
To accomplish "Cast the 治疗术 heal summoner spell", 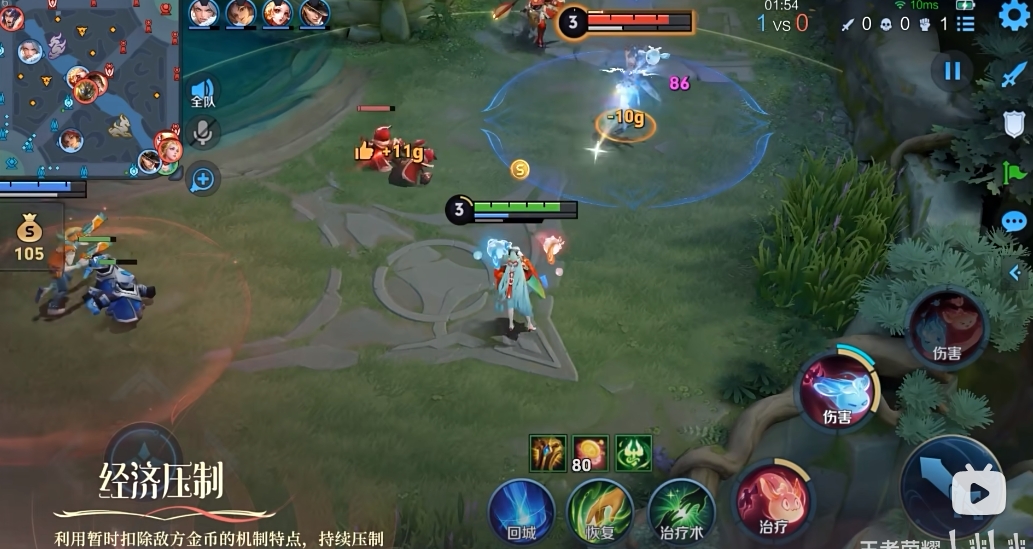I will (x=681, y=510).
